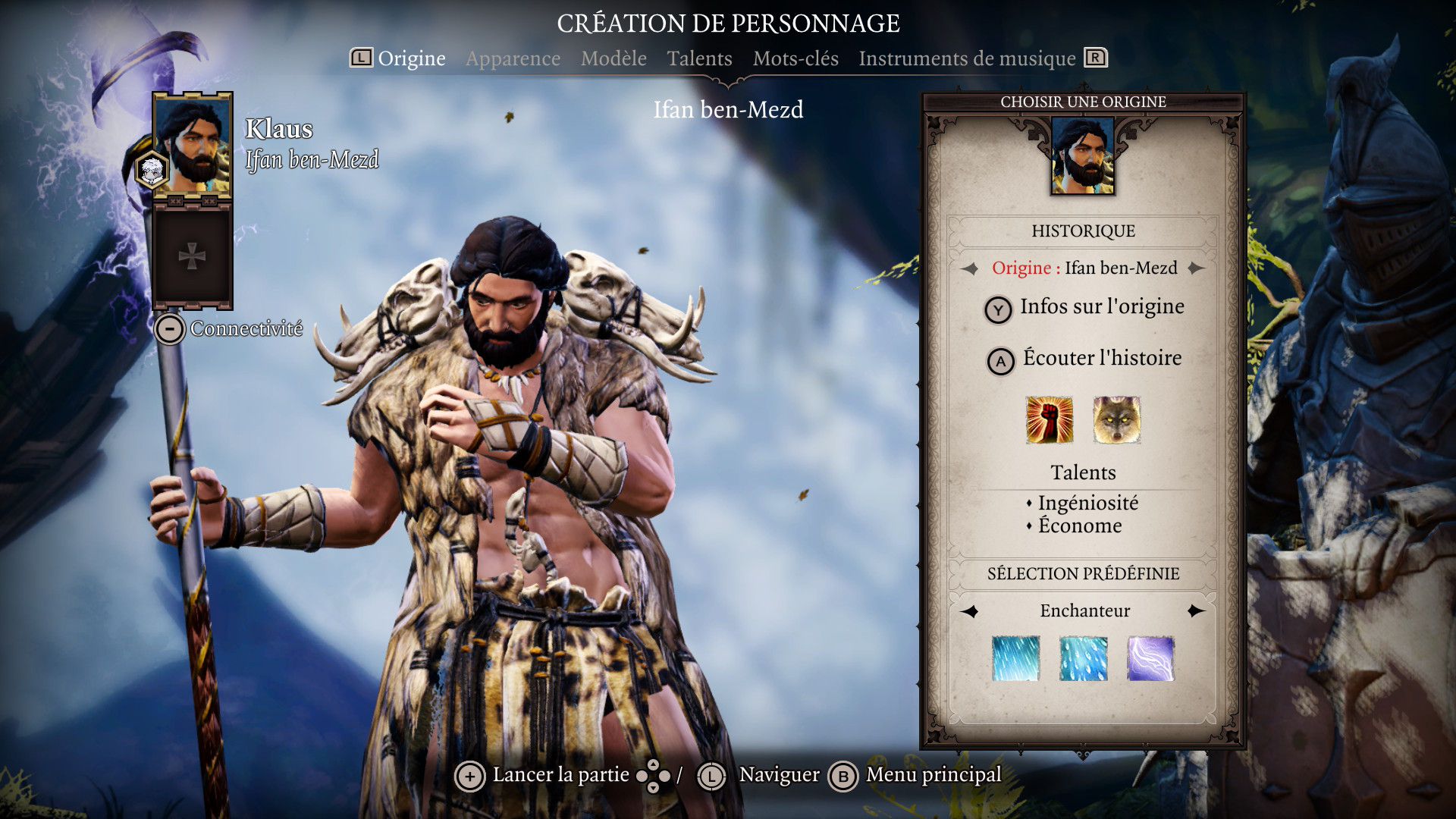
Task: Select the Modèle tab
Action: (x=613, y=58)
